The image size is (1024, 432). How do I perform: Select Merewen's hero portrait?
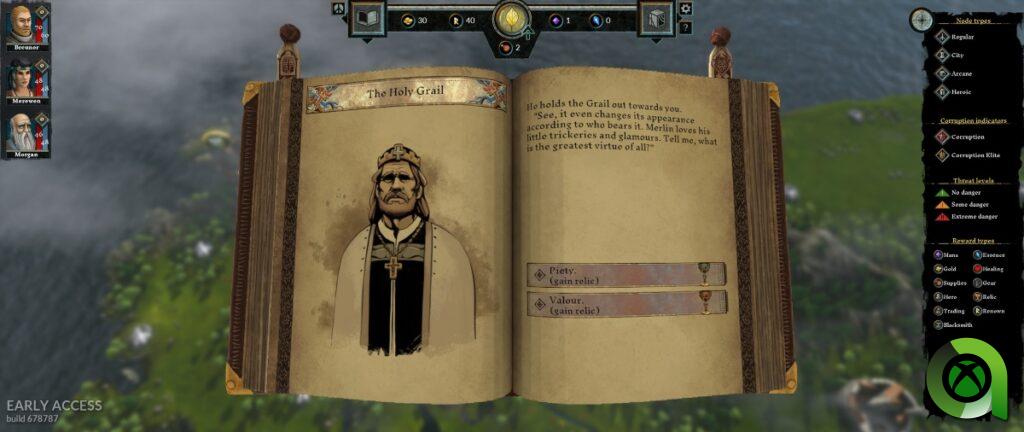coord(22,81)
